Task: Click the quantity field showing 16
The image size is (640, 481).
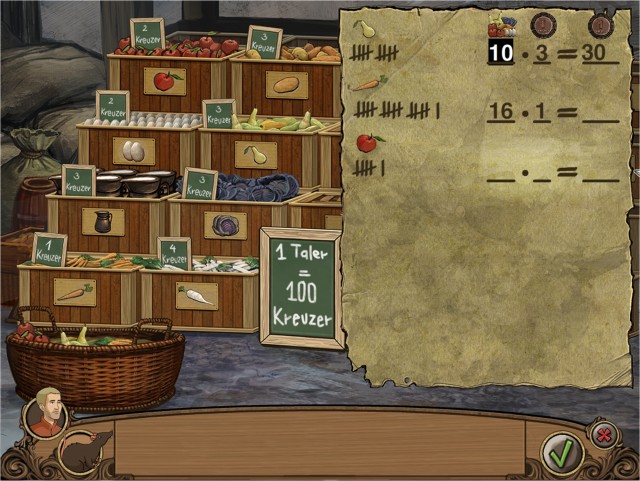Action: pos(500,110)
